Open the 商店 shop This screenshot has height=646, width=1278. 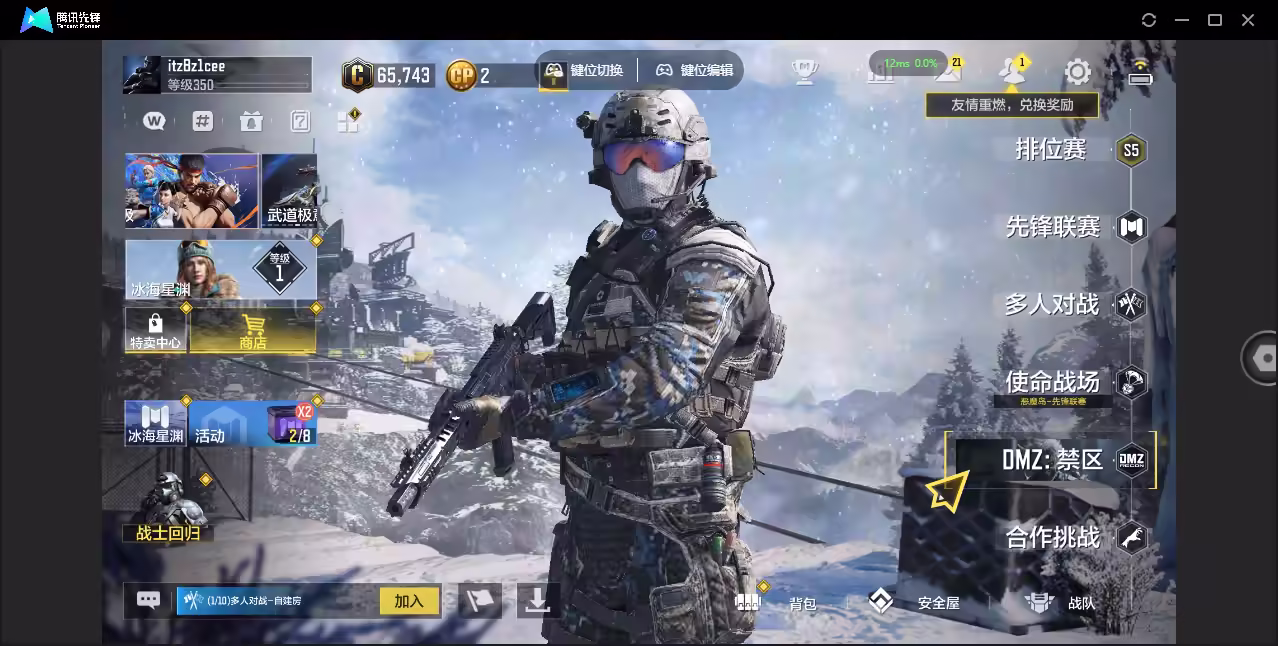(253, 331)
